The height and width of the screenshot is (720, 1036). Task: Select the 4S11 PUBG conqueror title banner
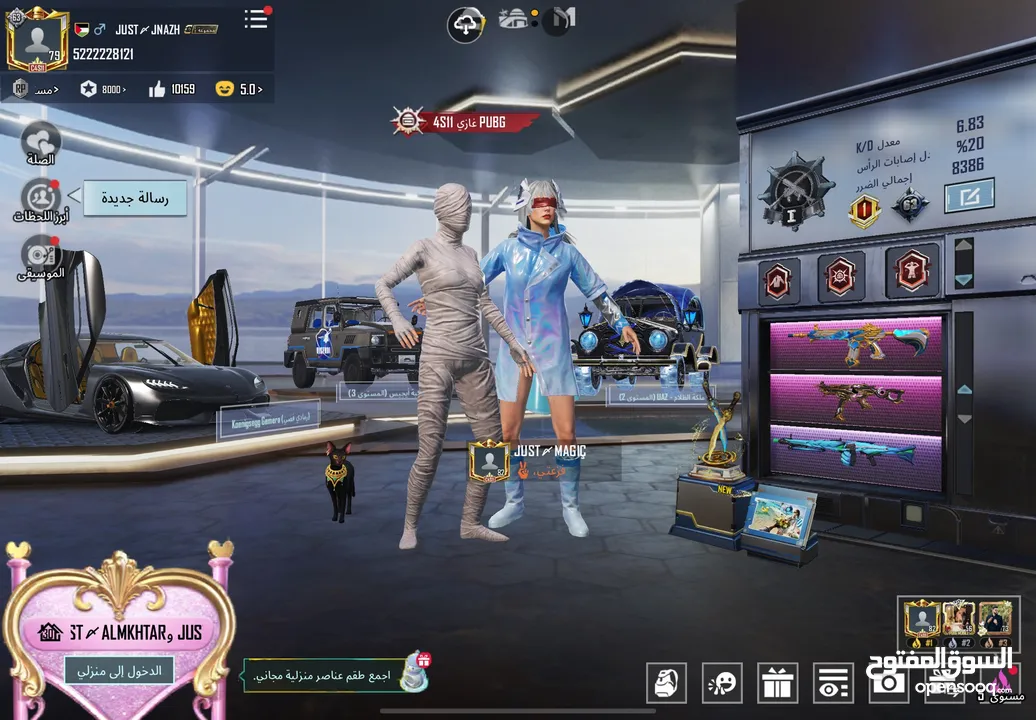click(x=464, y=122)
